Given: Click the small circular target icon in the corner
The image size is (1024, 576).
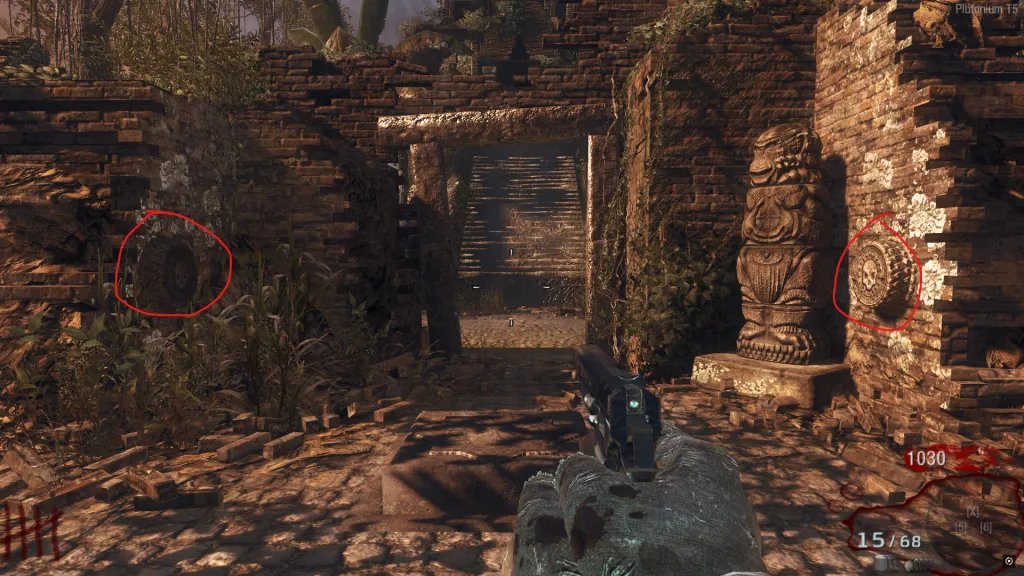Looking at the screenshot, I should 1008,560.
